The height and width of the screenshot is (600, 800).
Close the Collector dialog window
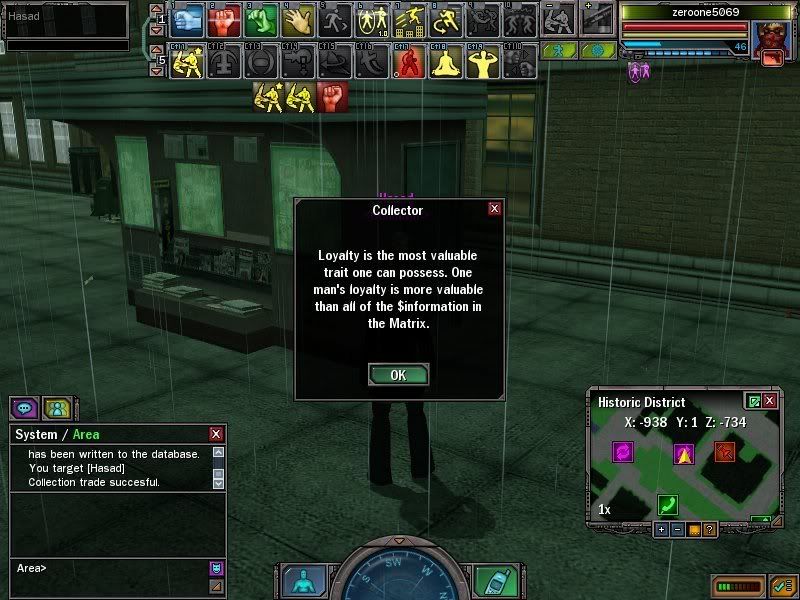pos(494,209)
